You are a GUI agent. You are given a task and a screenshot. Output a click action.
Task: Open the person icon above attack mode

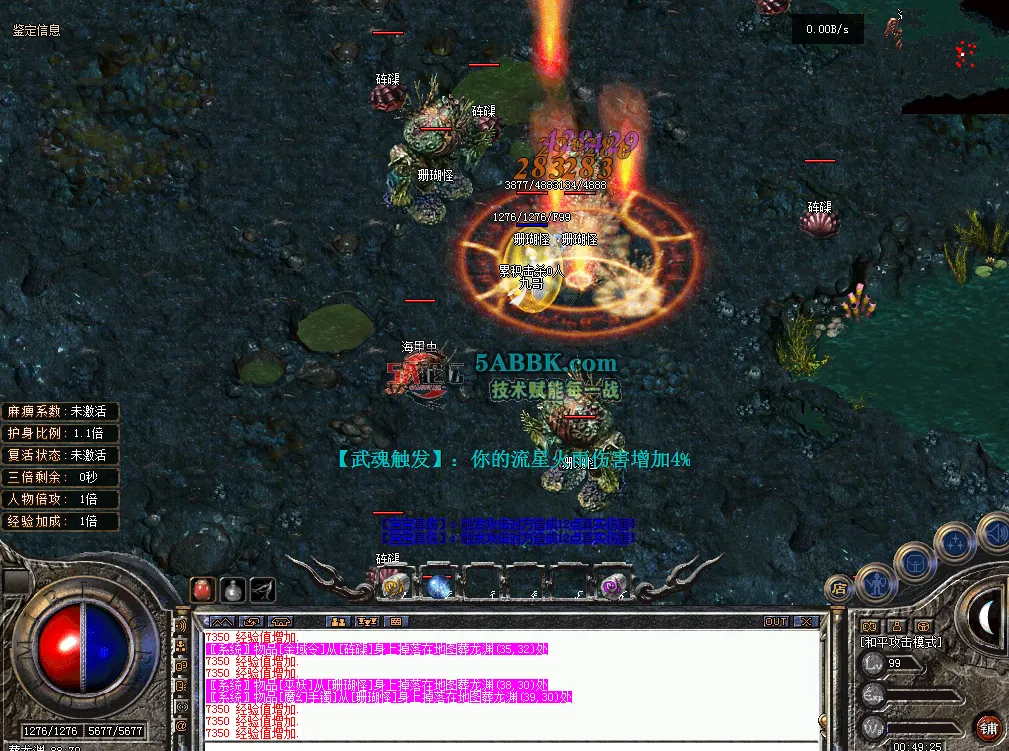[x=896, y=626]
